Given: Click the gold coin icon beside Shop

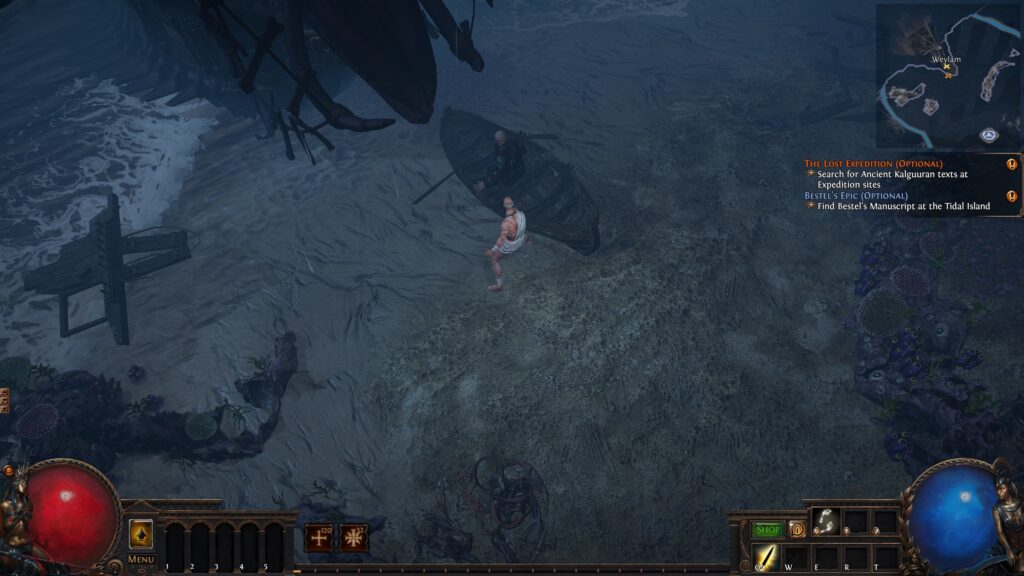Looking at the screenshot, I should [797, 529].
